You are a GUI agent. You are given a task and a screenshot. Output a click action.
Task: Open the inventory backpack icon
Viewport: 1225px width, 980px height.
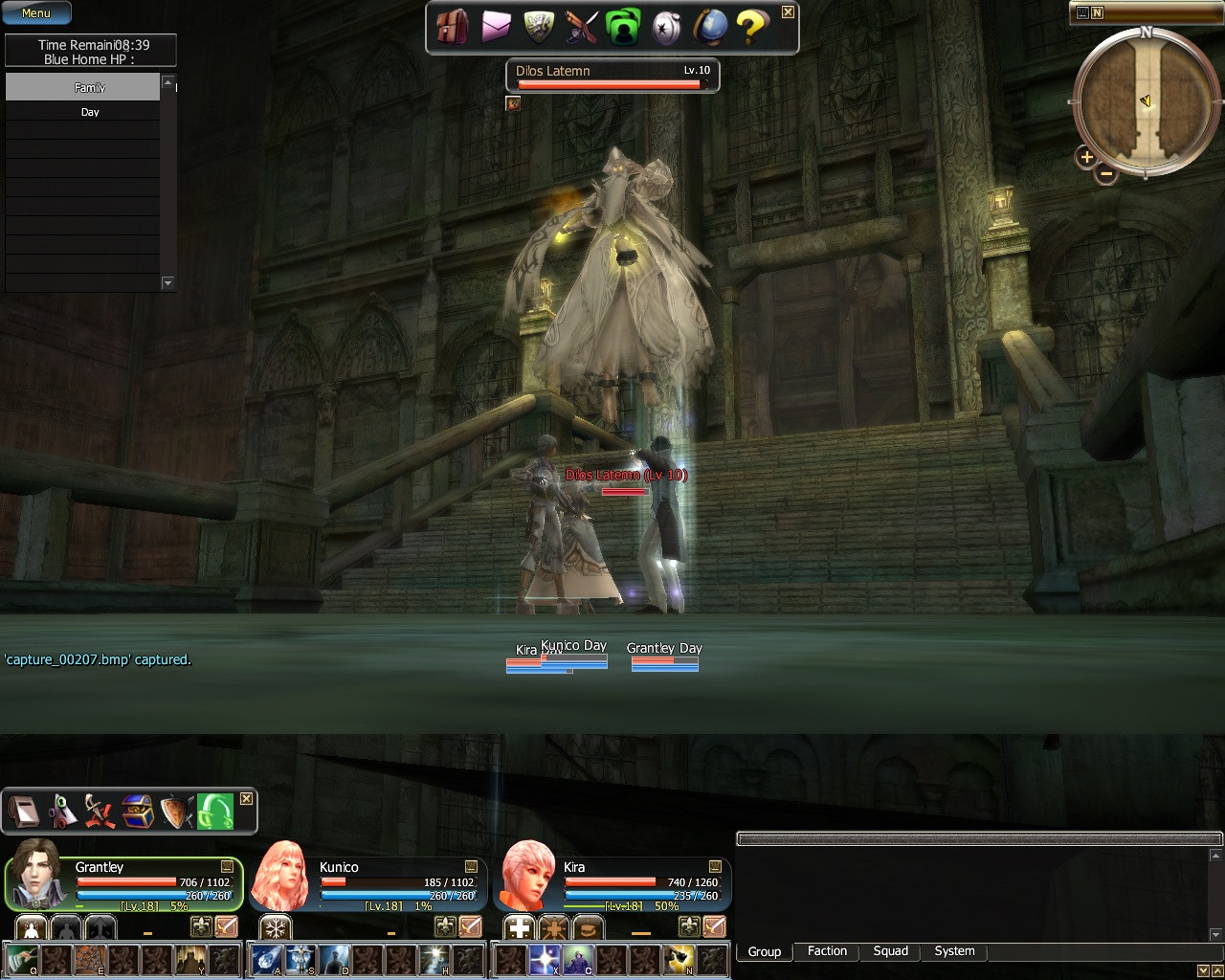click(452, 27)
